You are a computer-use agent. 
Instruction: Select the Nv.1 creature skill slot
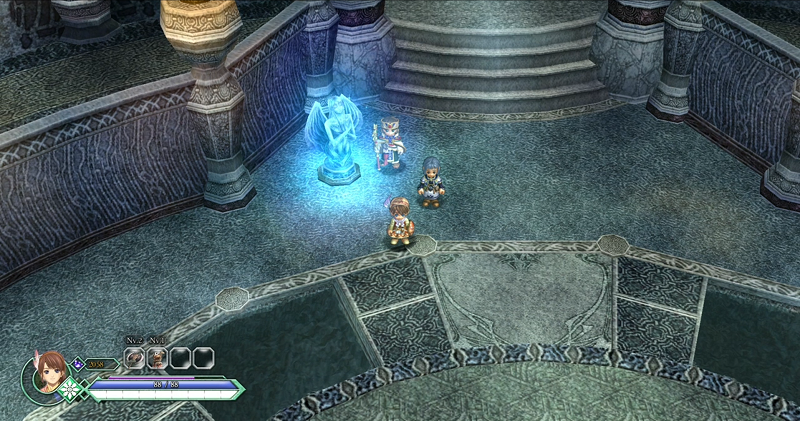pos(157,357)
